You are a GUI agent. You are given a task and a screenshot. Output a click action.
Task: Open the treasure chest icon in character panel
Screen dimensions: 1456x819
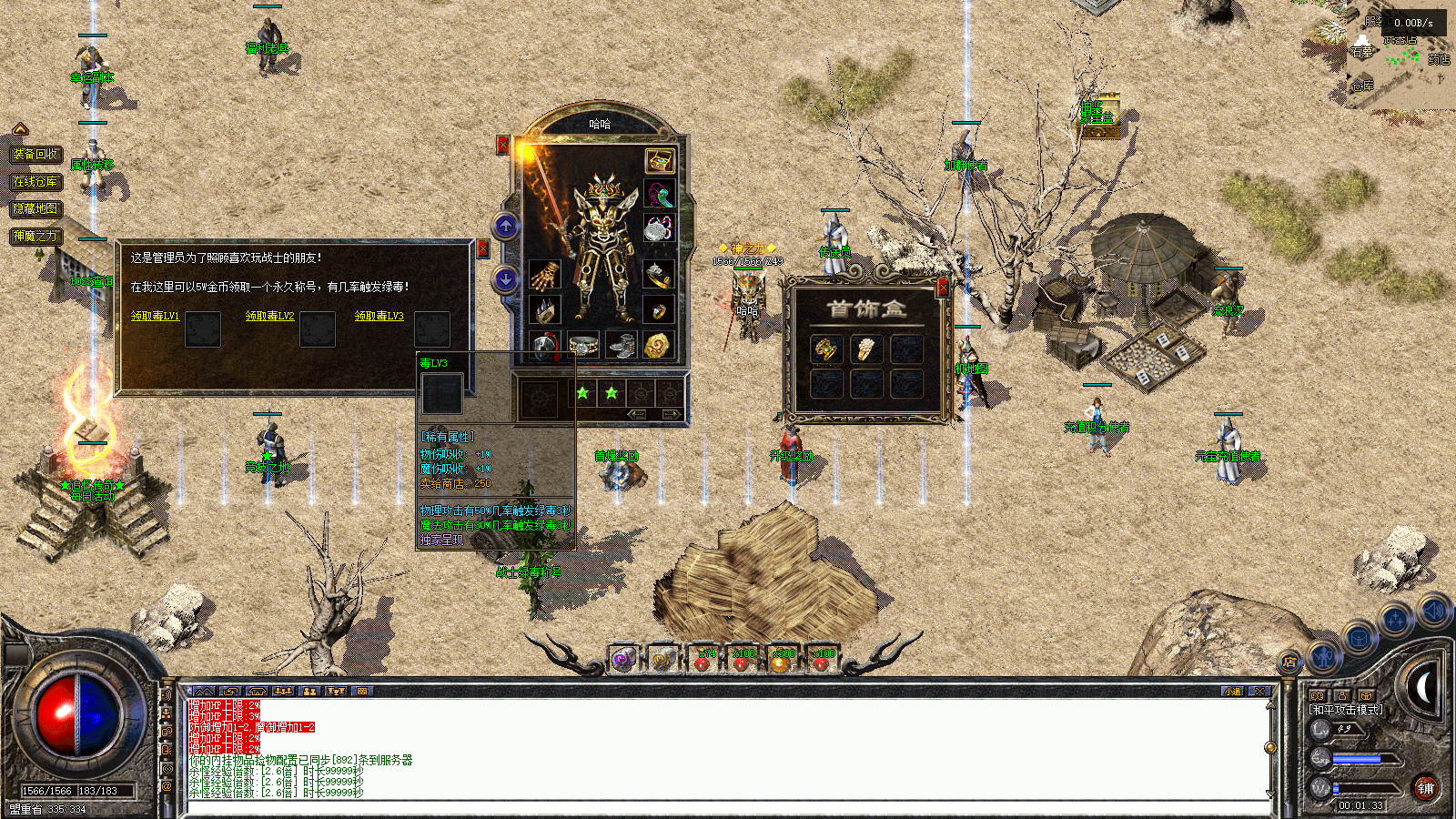coord(659,161)
